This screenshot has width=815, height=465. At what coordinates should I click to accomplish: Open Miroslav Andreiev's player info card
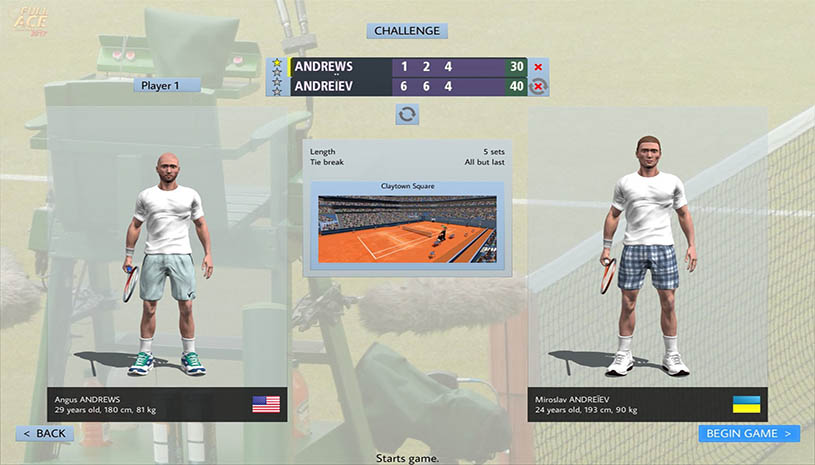coord(647,403)
